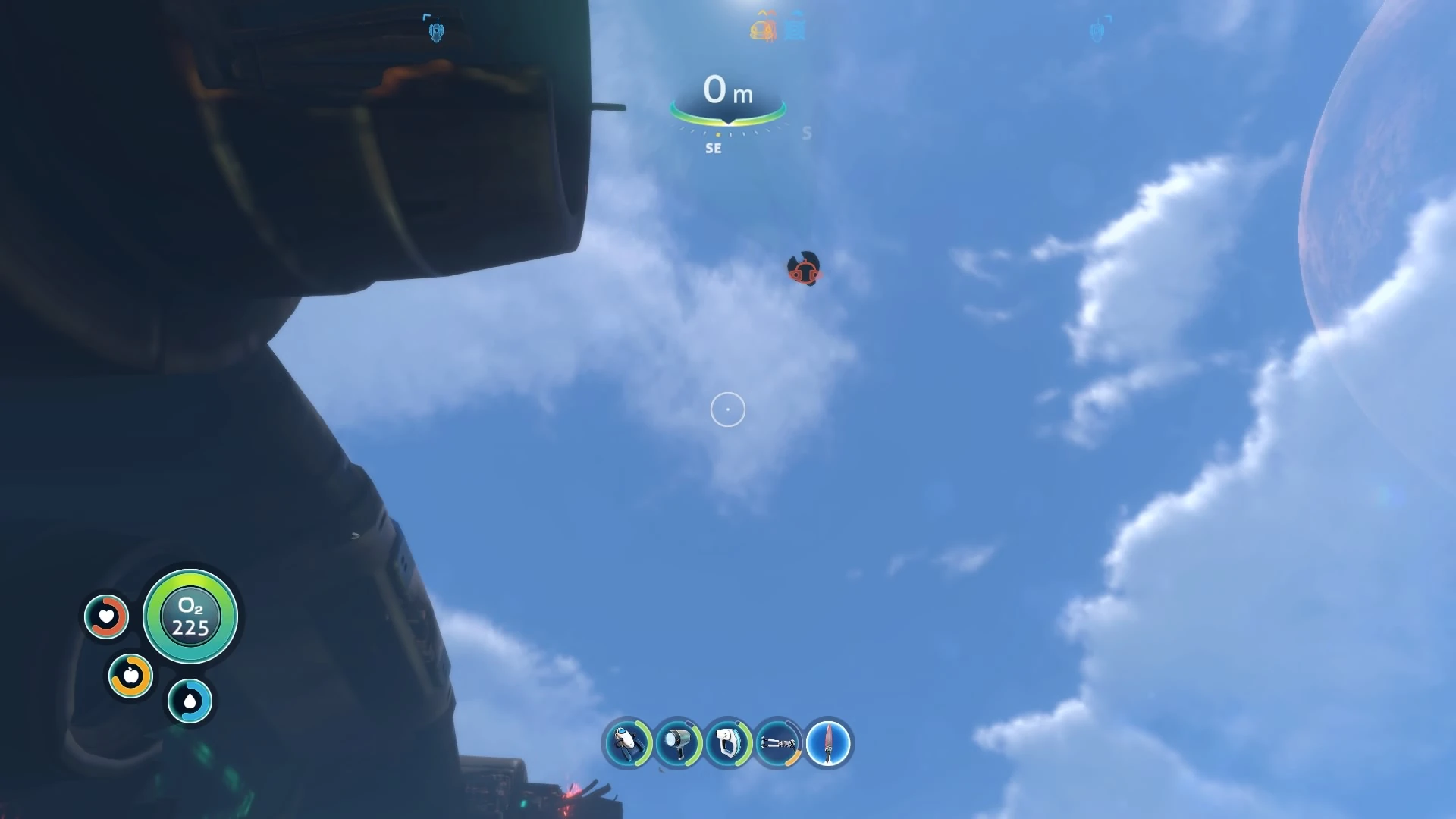The height and width of the screenshot is (819, 1456).
Task: Click the blue water droplet indicator
Action: [x=191, y=701]
